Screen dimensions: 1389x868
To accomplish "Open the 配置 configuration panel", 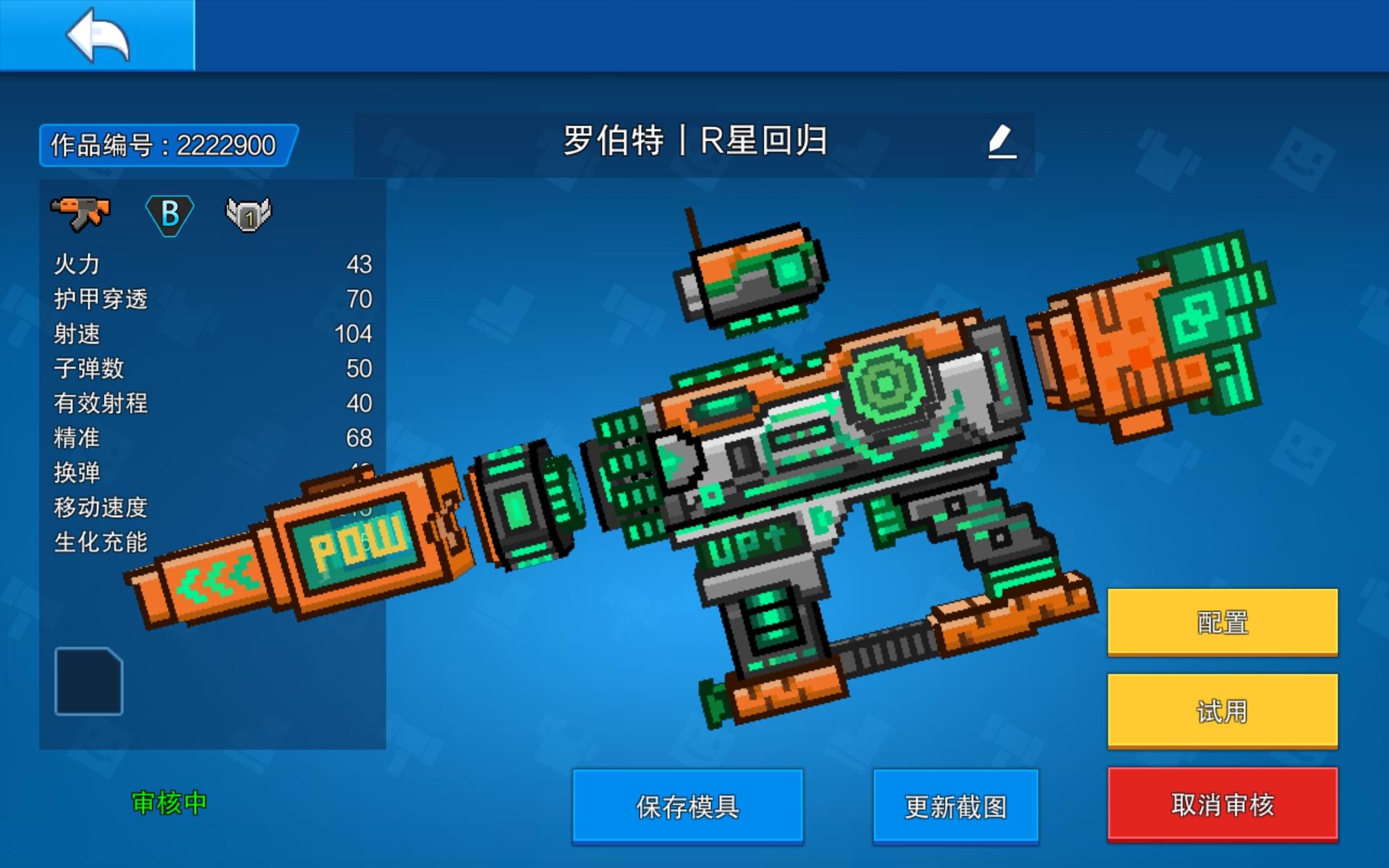I will coord(1221,621).
